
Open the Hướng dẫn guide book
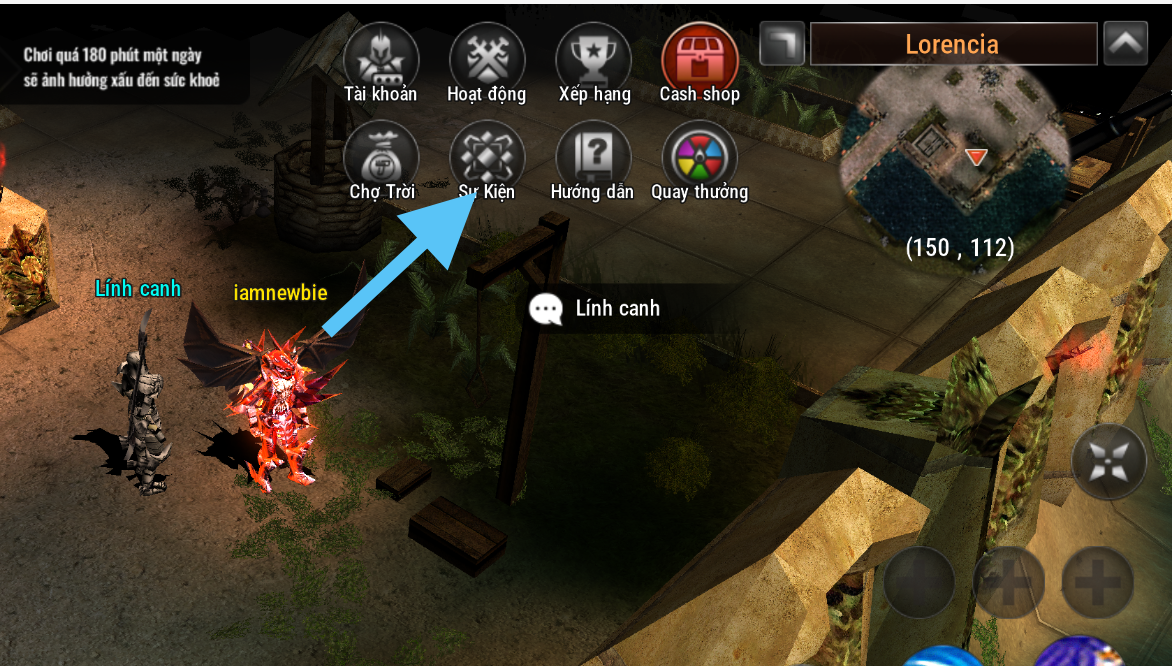[x=593, y=158]
